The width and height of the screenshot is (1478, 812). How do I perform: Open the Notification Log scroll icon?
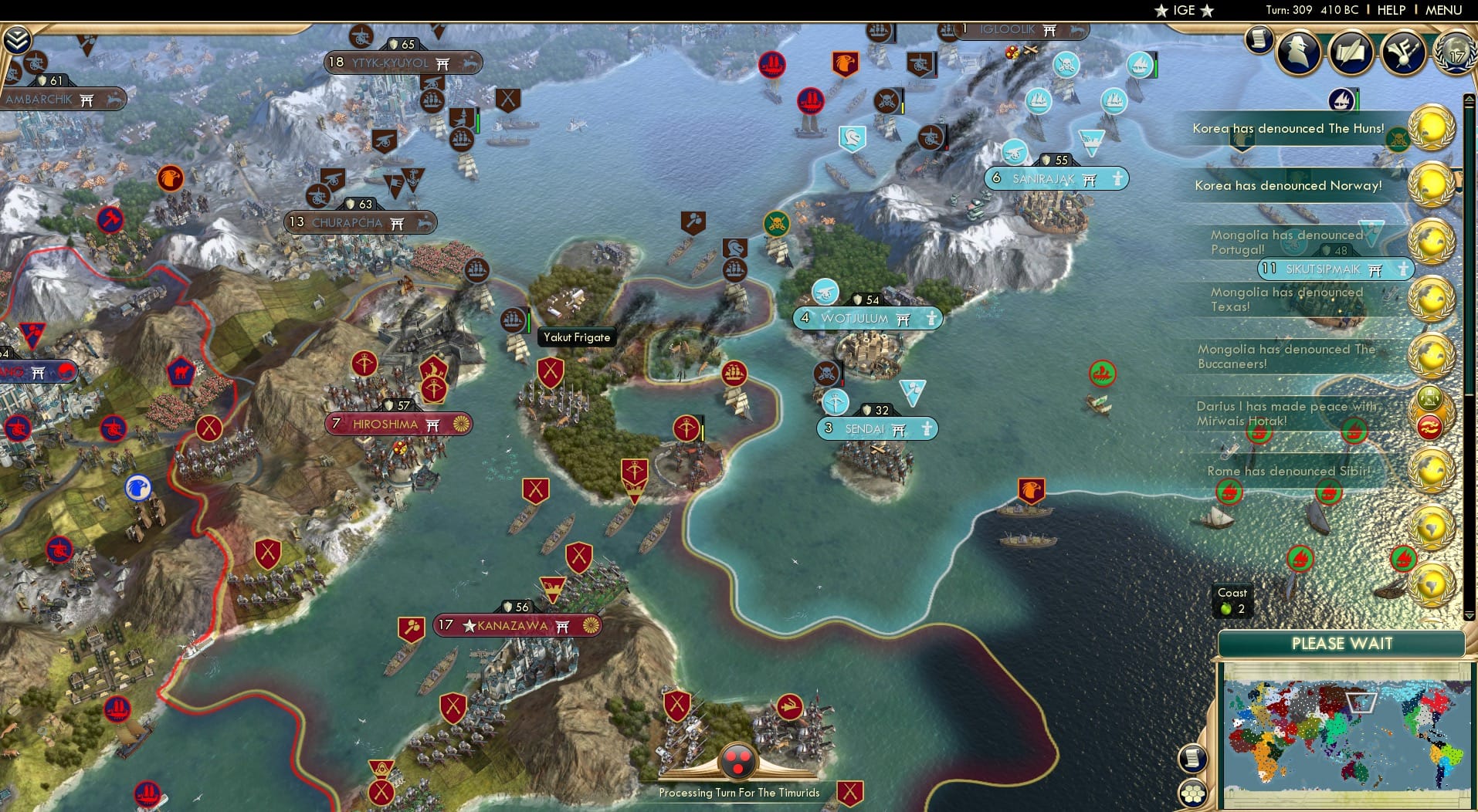tap(1259, 39)
